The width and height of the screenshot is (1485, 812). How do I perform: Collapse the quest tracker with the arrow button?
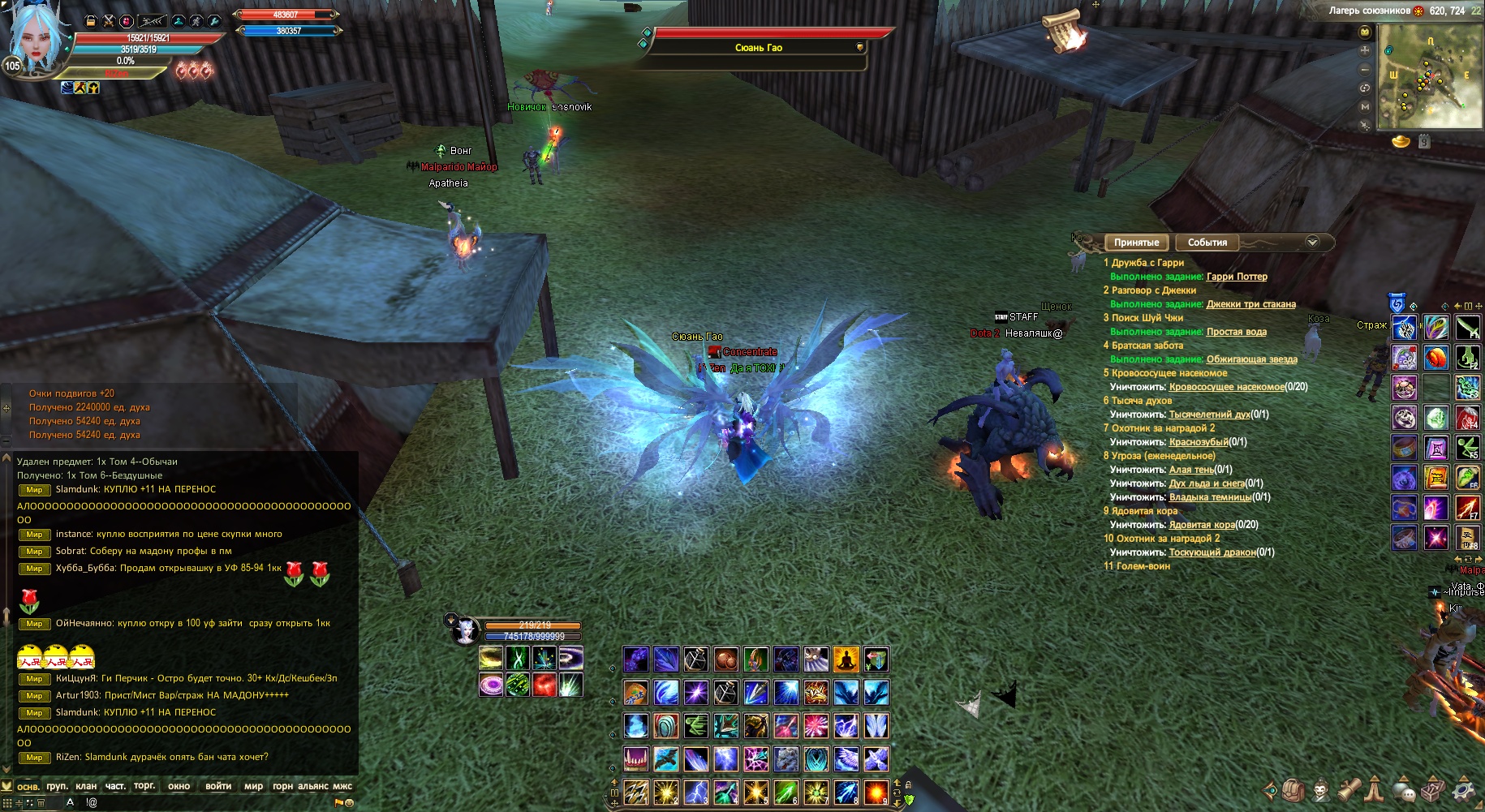[1312, 243]
